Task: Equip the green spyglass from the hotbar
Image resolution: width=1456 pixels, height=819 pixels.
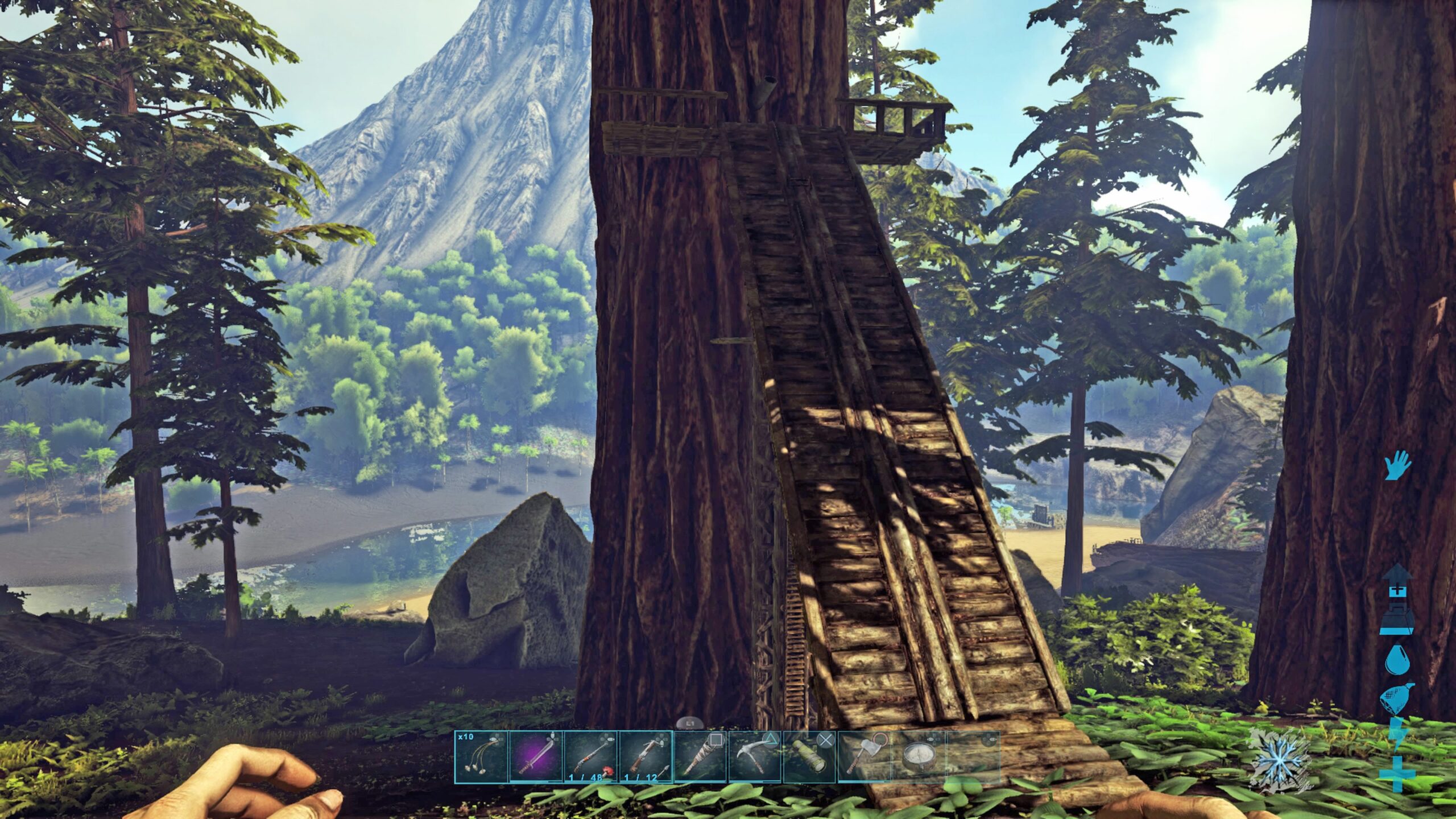Action: point(809,756)
